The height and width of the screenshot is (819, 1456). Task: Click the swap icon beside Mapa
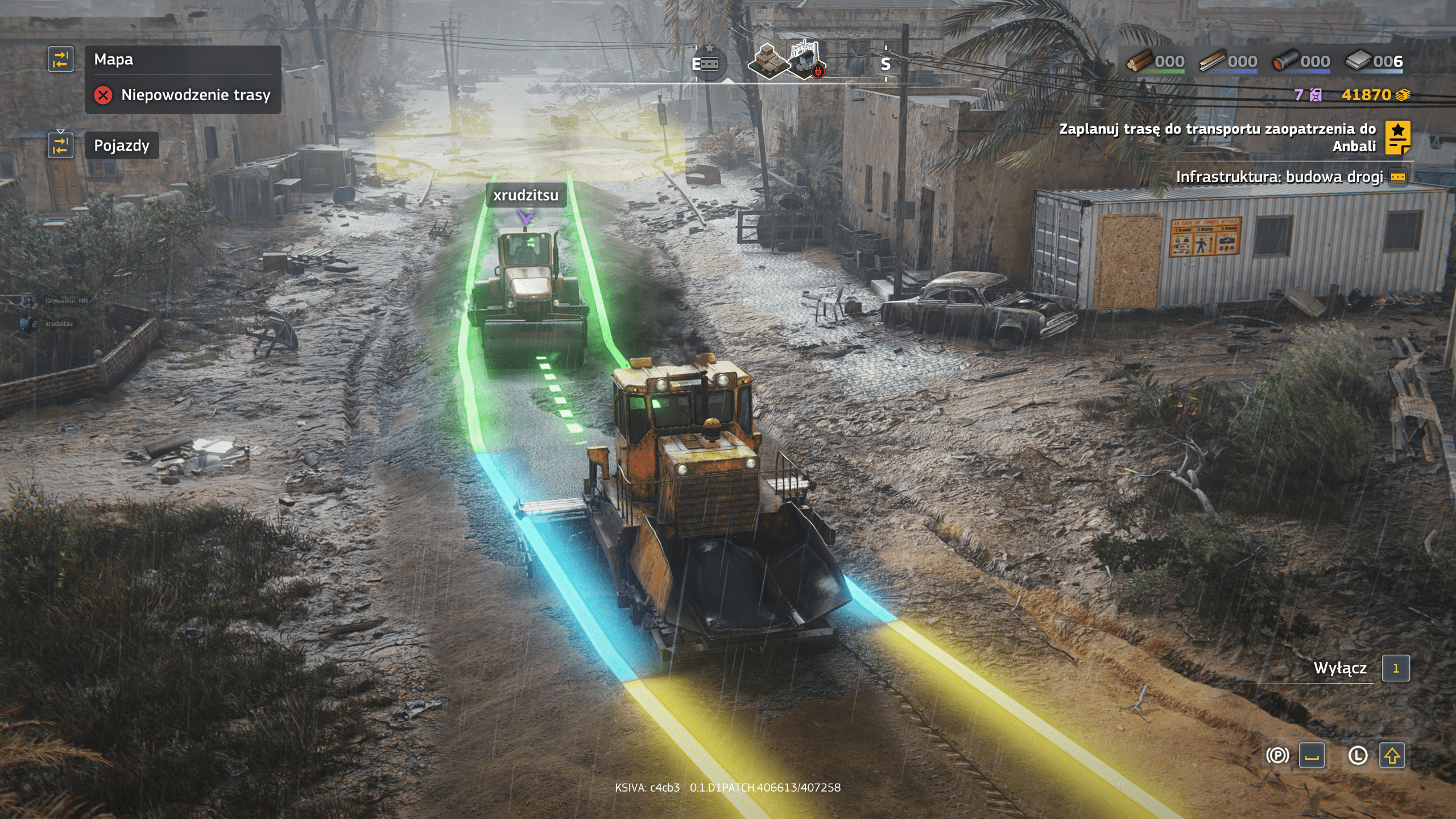pos(60,59)
